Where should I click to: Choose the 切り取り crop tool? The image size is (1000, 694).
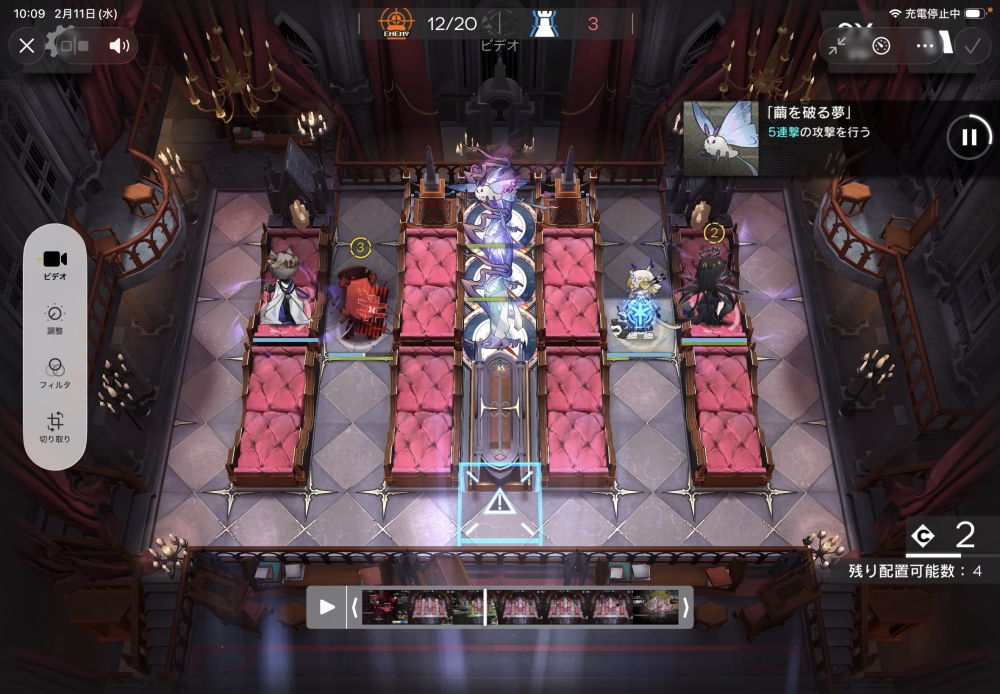[x=55, y=428]
